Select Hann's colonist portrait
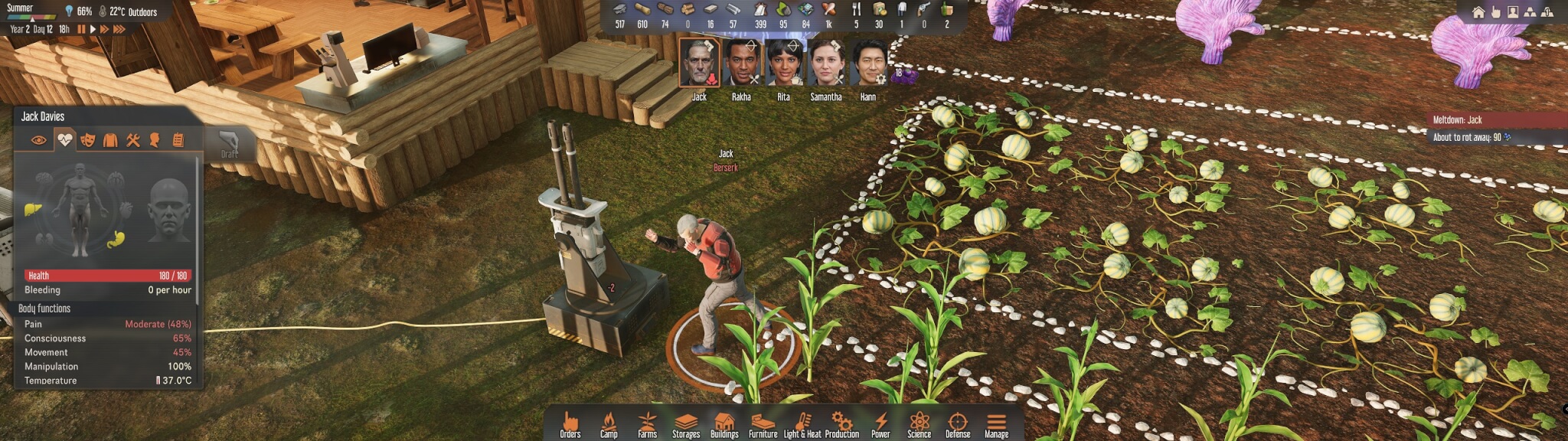The height and width of the screenshot is (441, 1568). click(868, 64)
